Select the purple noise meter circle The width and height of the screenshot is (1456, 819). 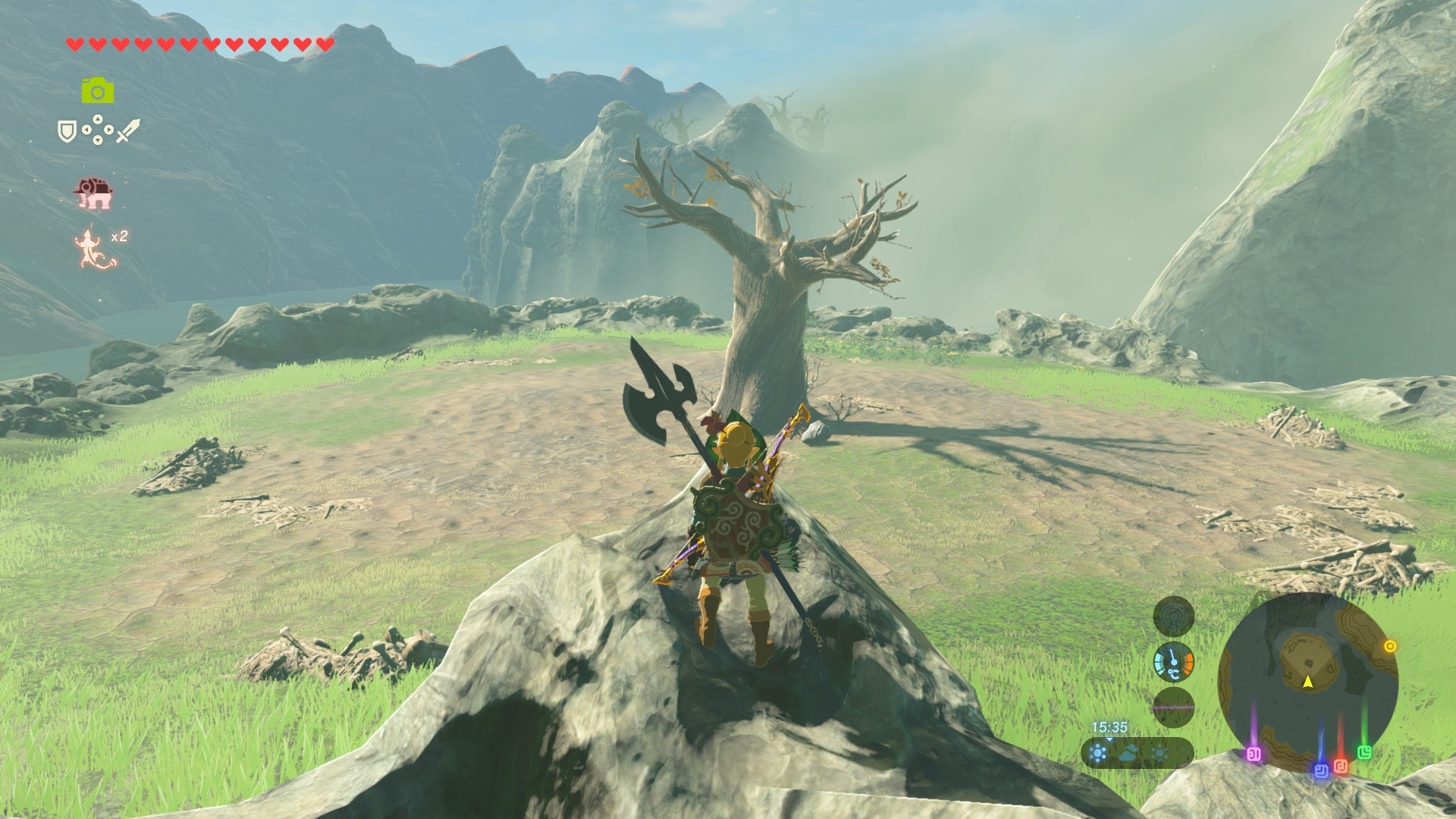click(x=1173, y=708)
